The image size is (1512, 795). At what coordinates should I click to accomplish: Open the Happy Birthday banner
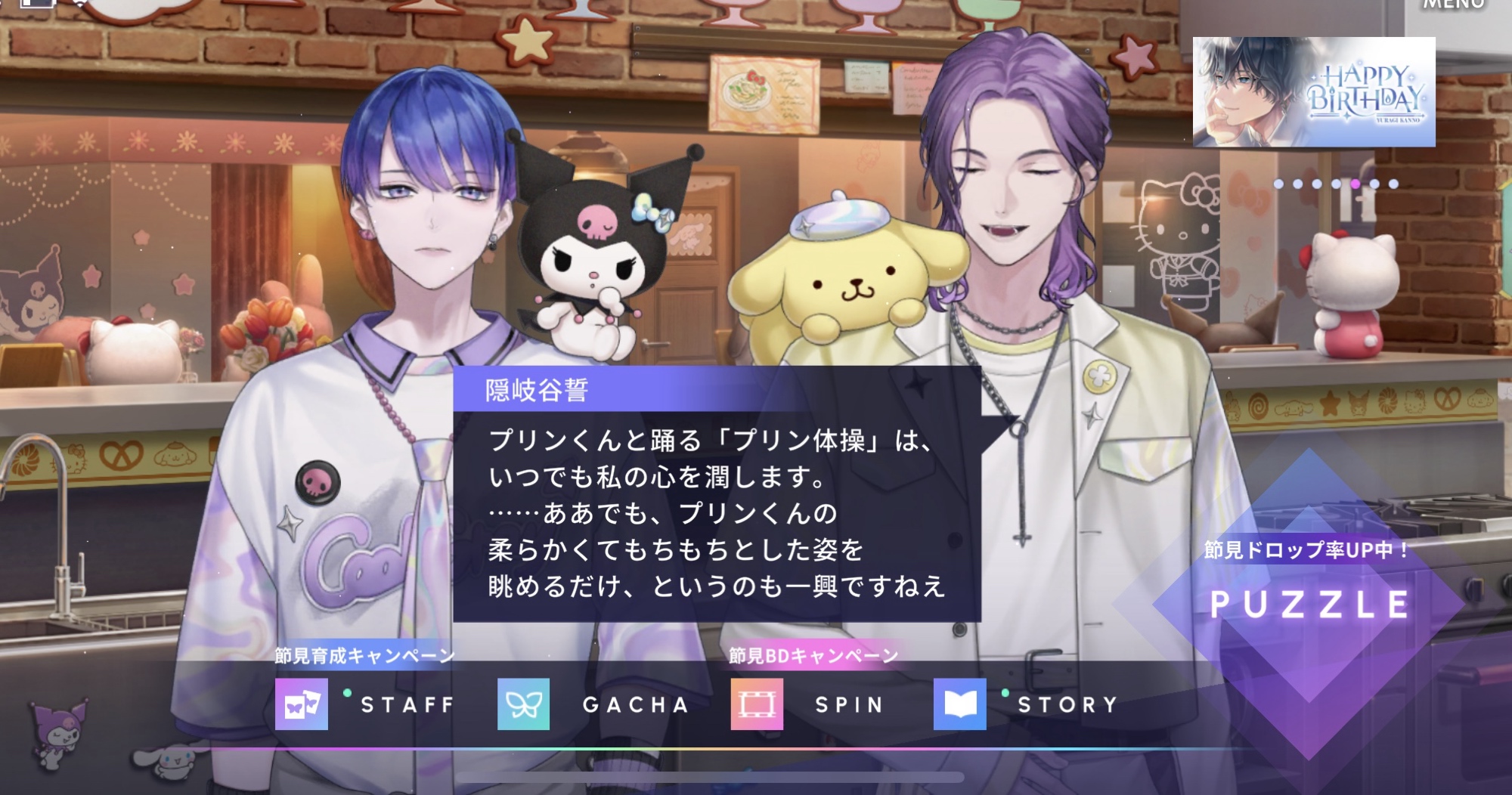coord(1313,92)
